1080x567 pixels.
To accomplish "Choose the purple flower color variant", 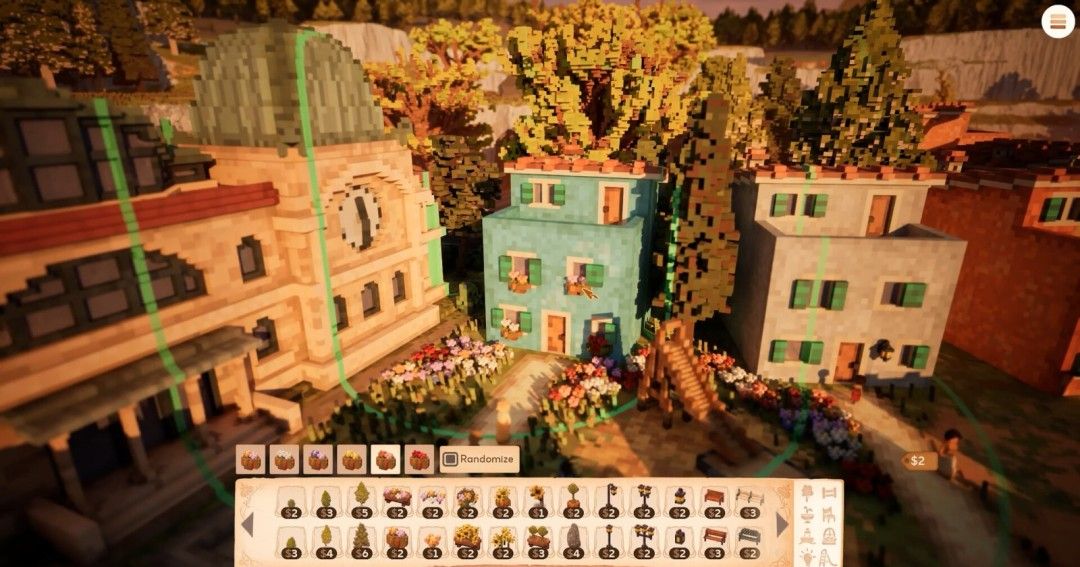I will [x=318, y=460].
